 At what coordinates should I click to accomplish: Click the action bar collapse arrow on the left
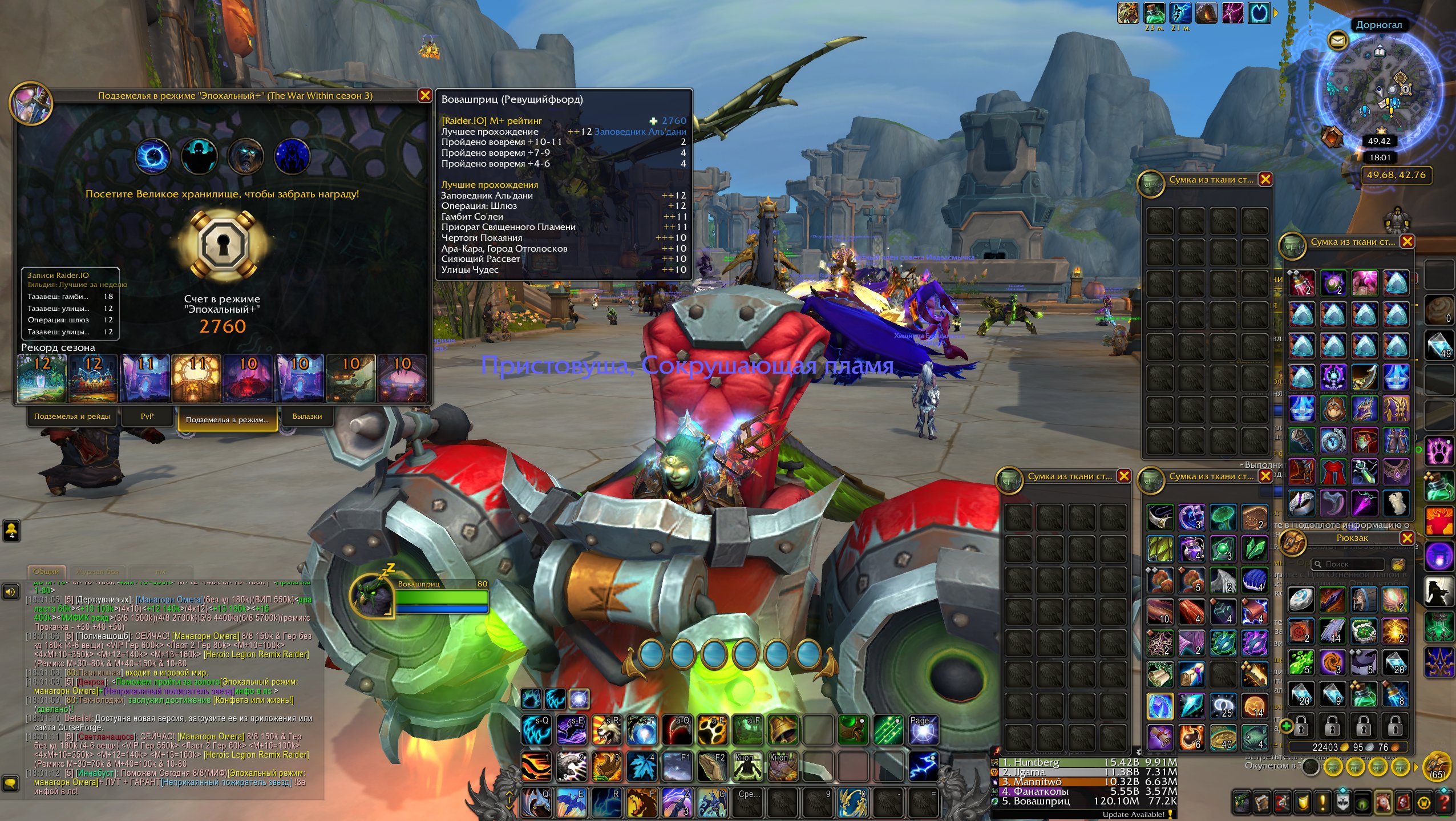point(509,795)
